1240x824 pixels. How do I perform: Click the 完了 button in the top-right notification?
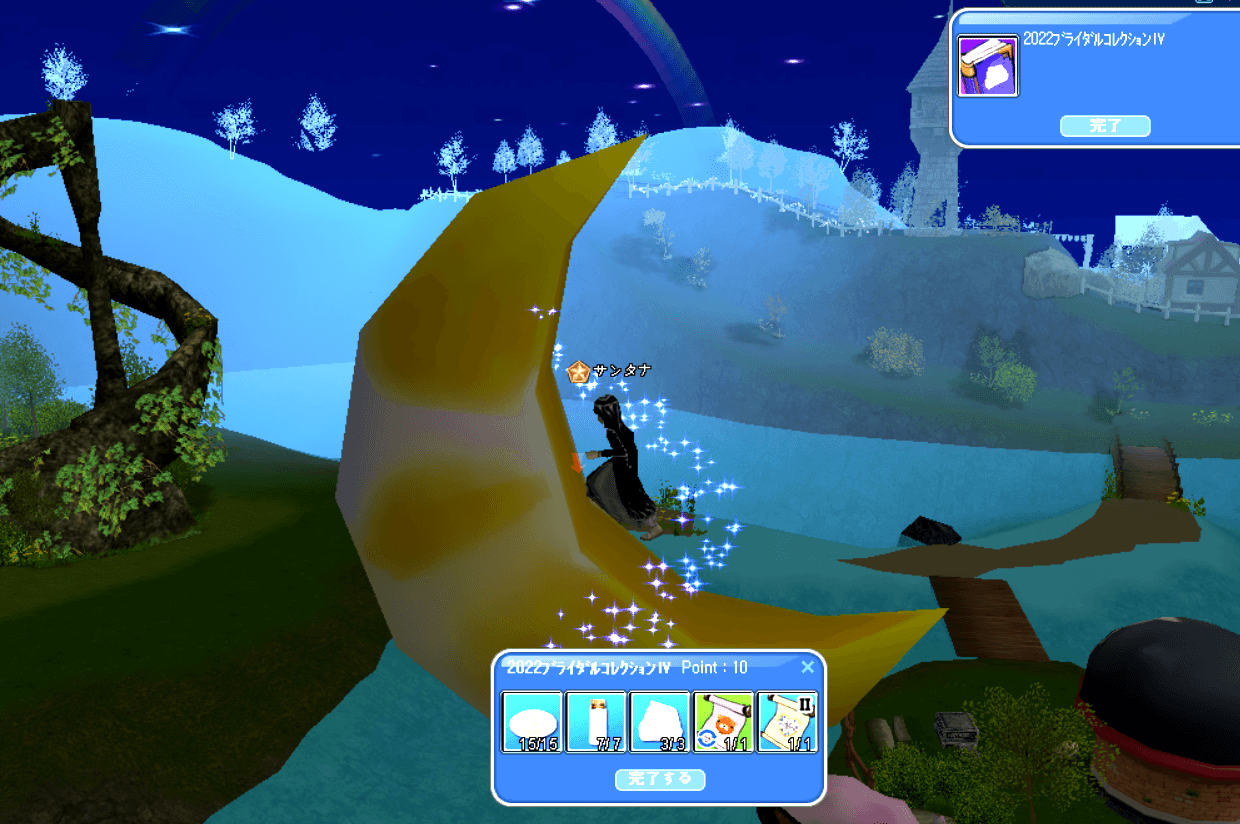pyautogui.click(x=1105, y=126)
